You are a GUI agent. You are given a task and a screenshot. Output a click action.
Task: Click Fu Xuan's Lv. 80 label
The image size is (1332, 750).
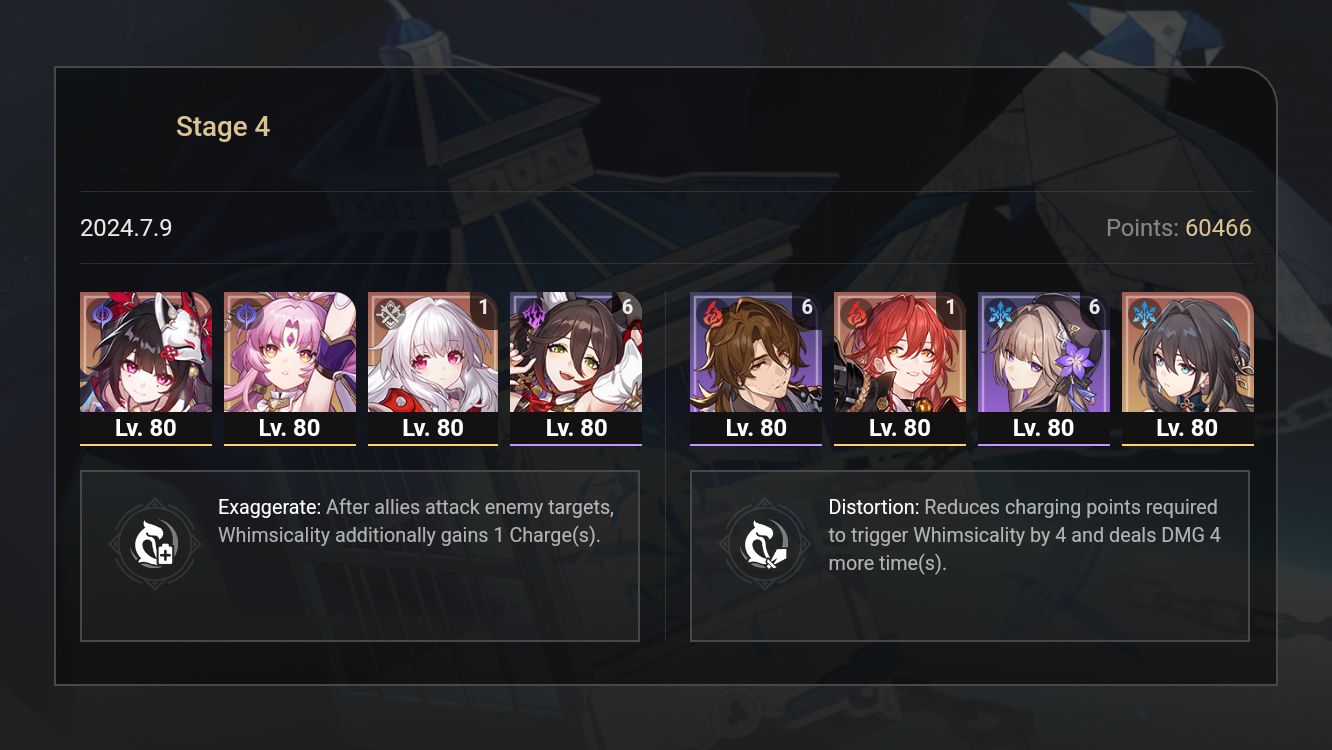[289, 427]
